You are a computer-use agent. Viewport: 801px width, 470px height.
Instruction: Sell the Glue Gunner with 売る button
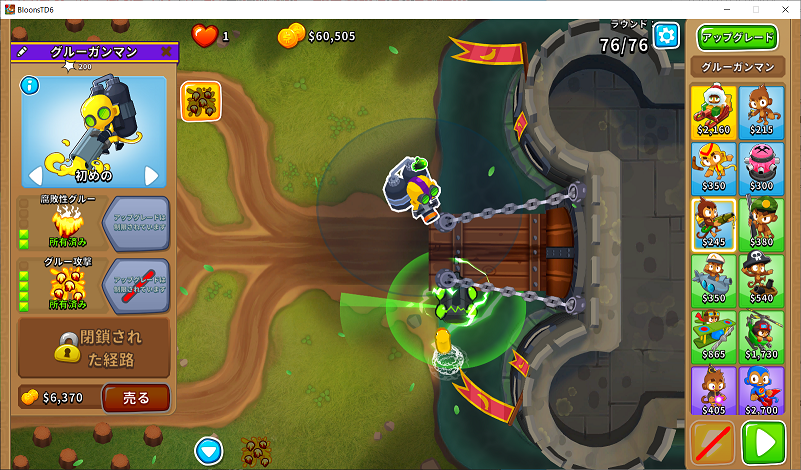coord(136,398)
